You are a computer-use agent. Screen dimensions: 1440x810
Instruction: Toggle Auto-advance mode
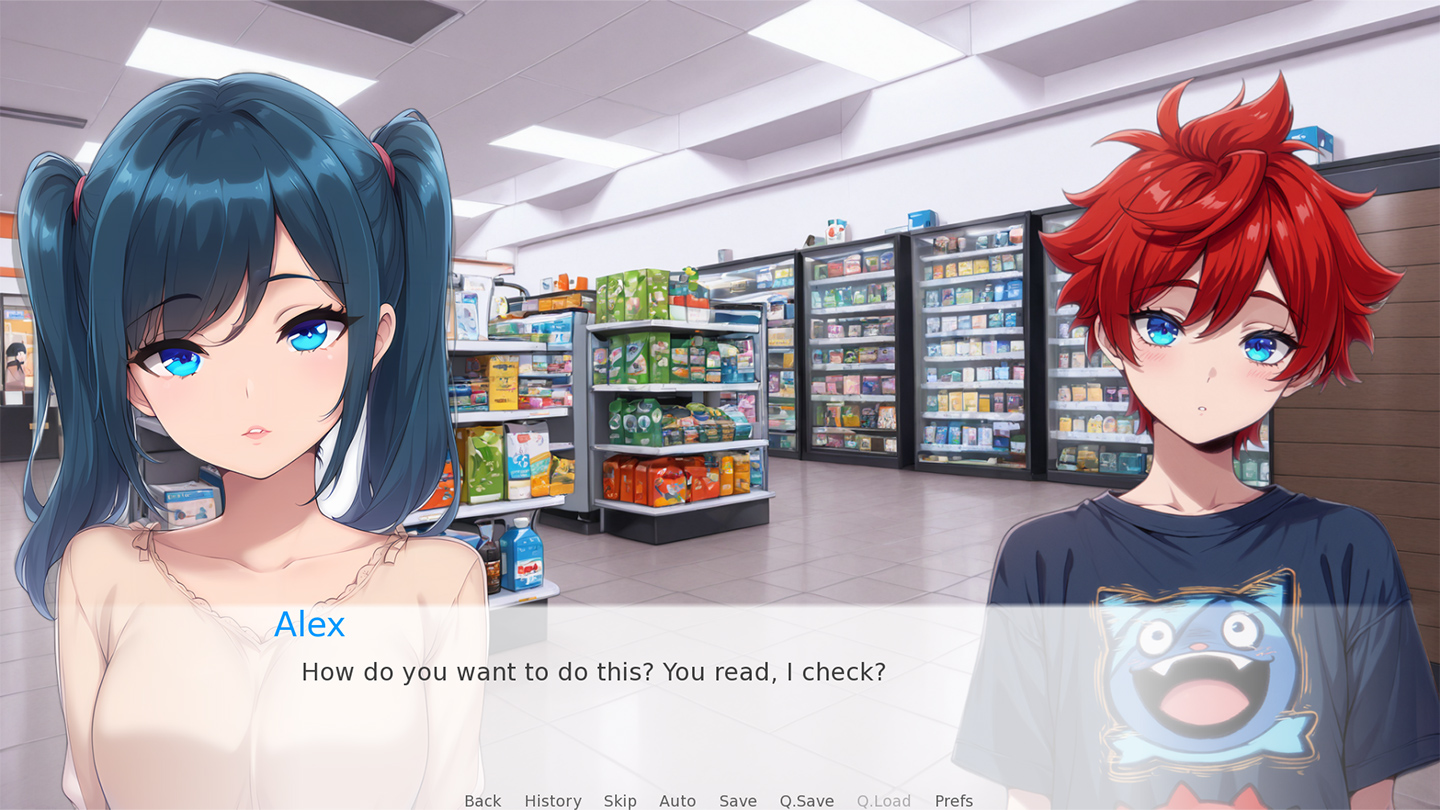point(677,800)
